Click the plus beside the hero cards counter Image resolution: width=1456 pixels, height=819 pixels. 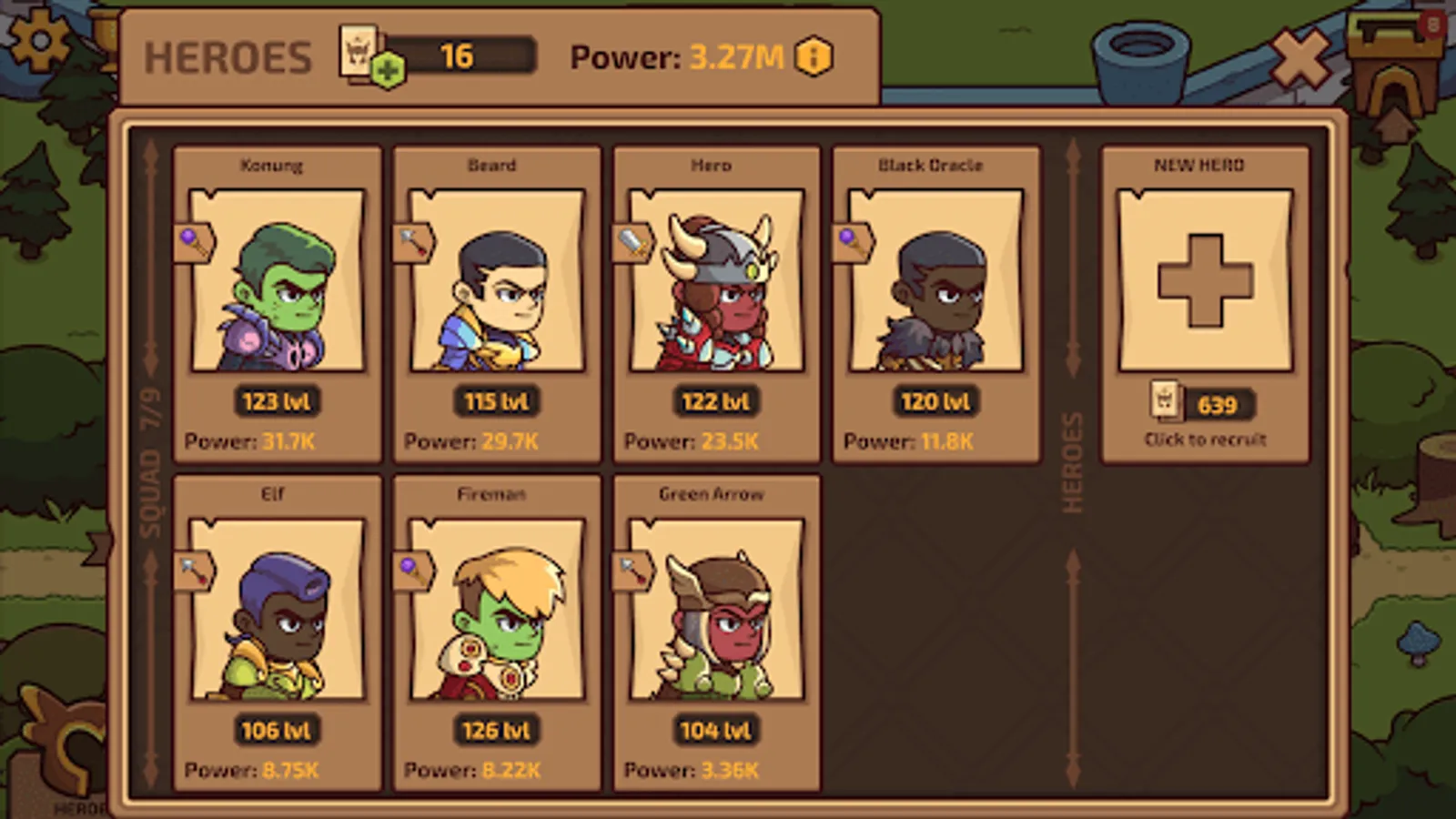(389, 69)
